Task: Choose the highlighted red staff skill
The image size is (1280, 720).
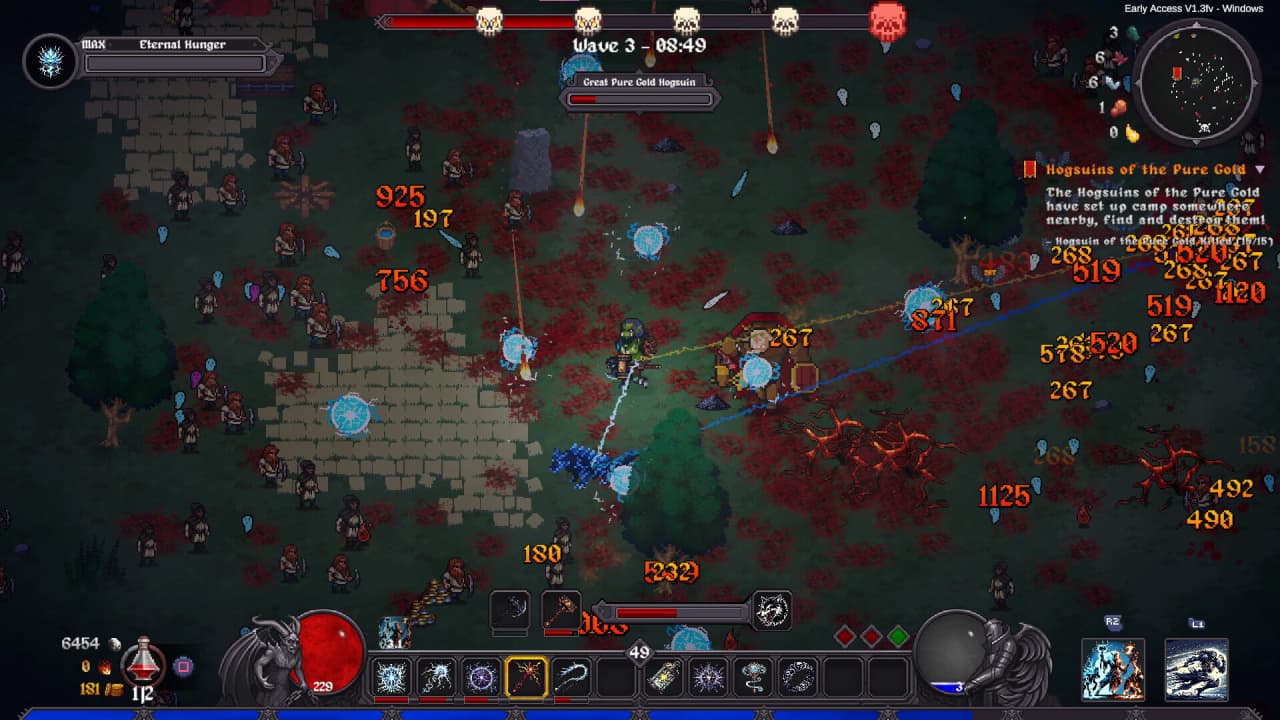Action: pyautogui.click(x=526, y=677)
